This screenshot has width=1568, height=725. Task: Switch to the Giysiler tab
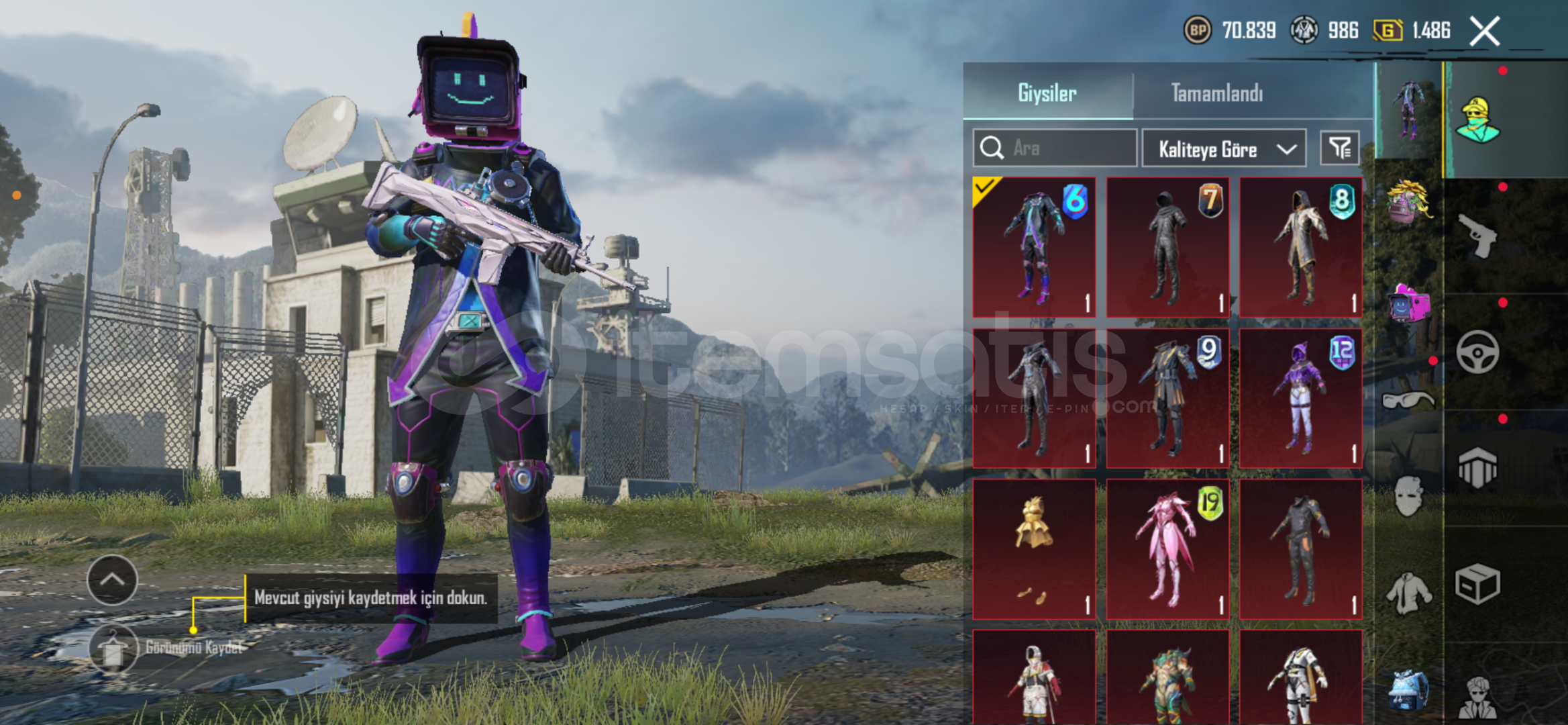click(x=1047, y=93)
